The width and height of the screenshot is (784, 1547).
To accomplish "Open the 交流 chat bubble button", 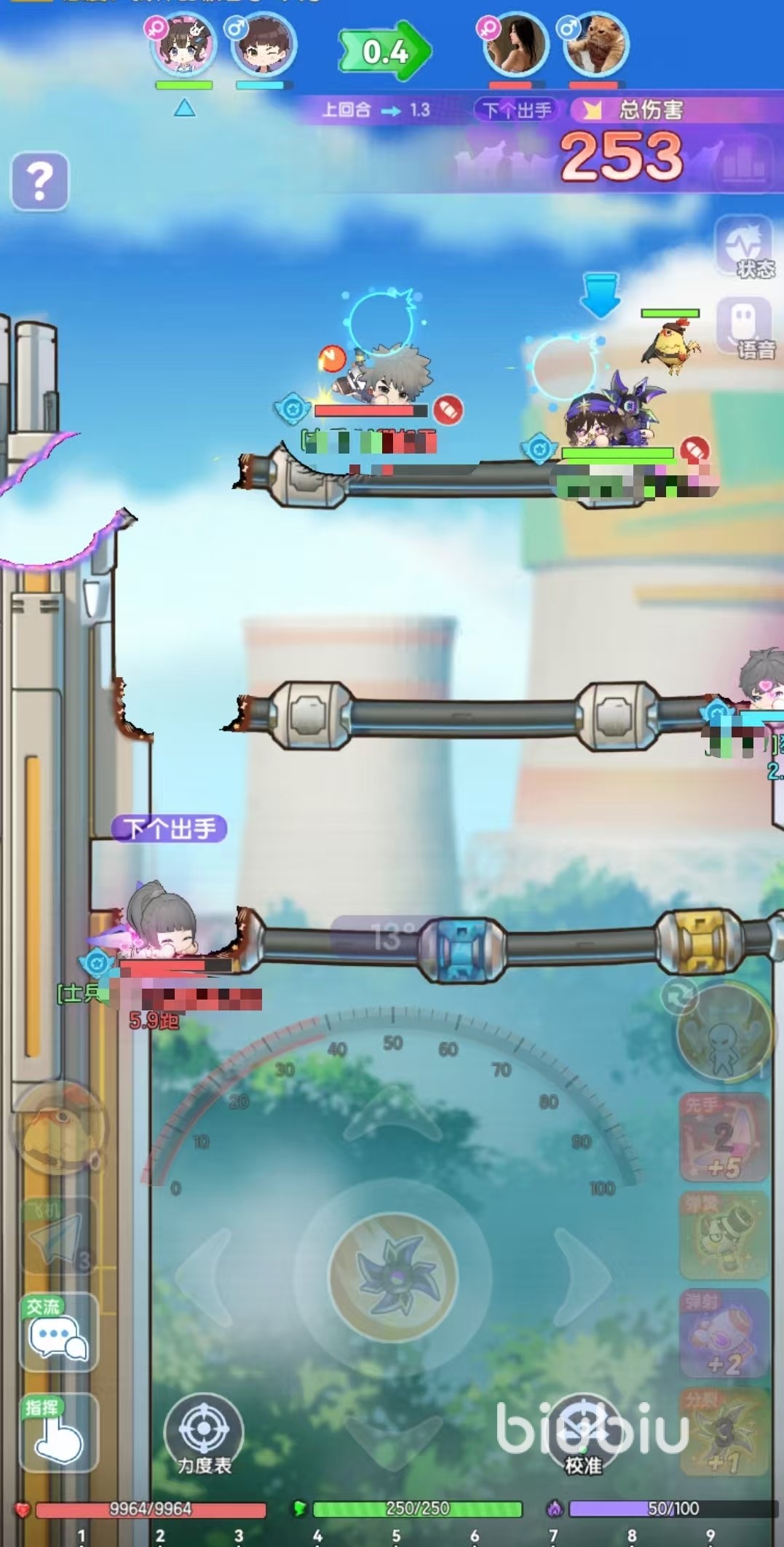I will 58,1333.
